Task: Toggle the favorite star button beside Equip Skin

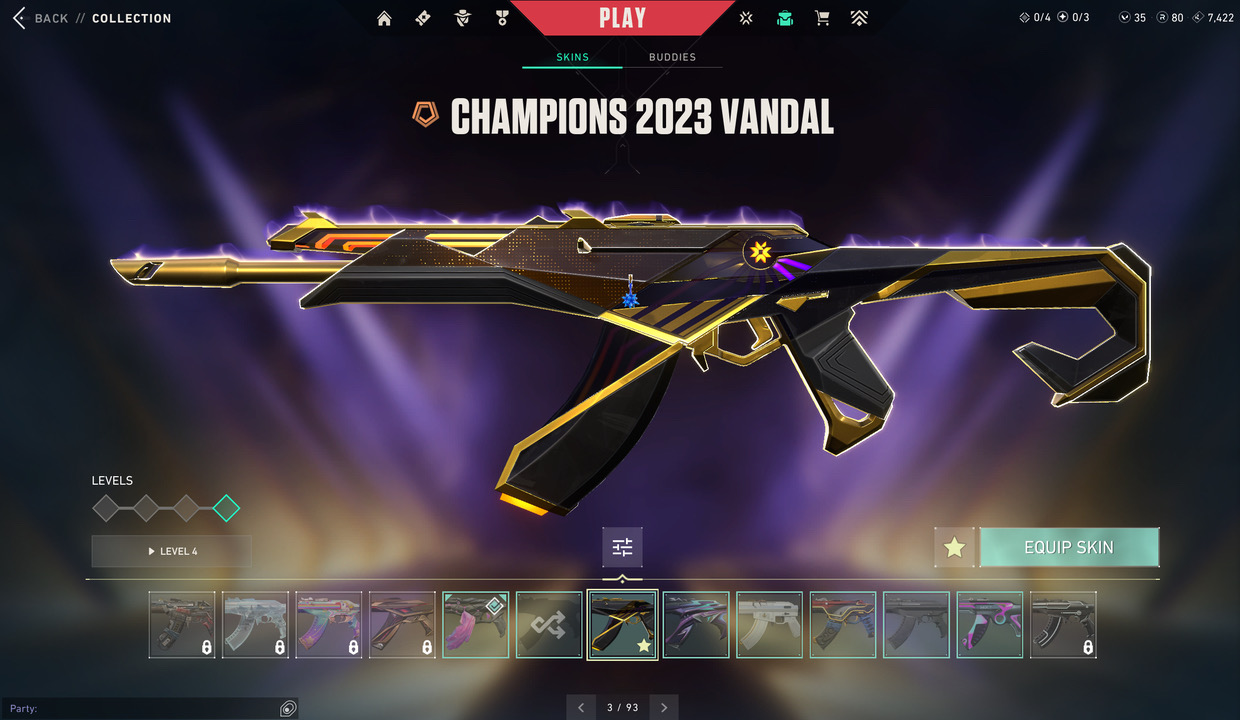Action: point(954,547)
